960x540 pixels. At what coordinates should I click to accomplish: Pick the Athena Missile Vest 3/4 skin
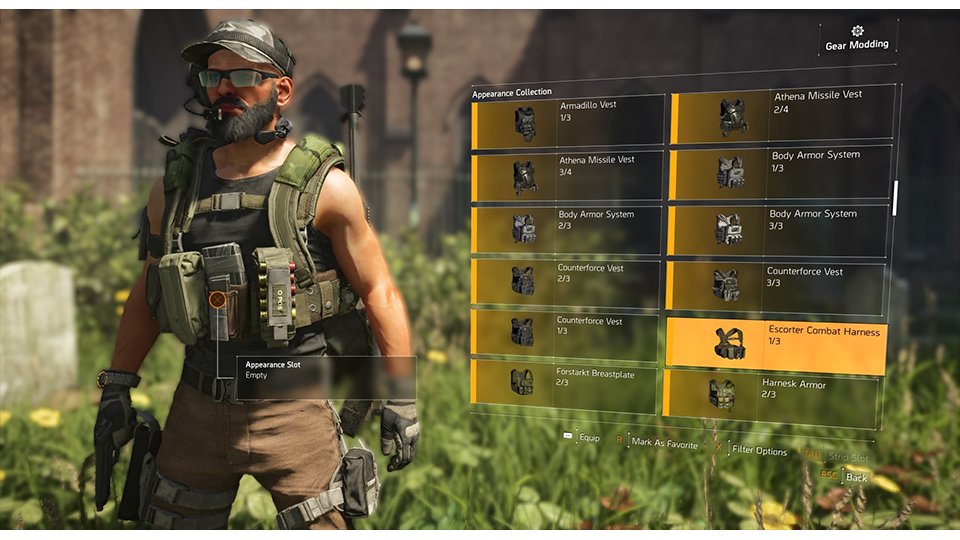pos(567,177)
